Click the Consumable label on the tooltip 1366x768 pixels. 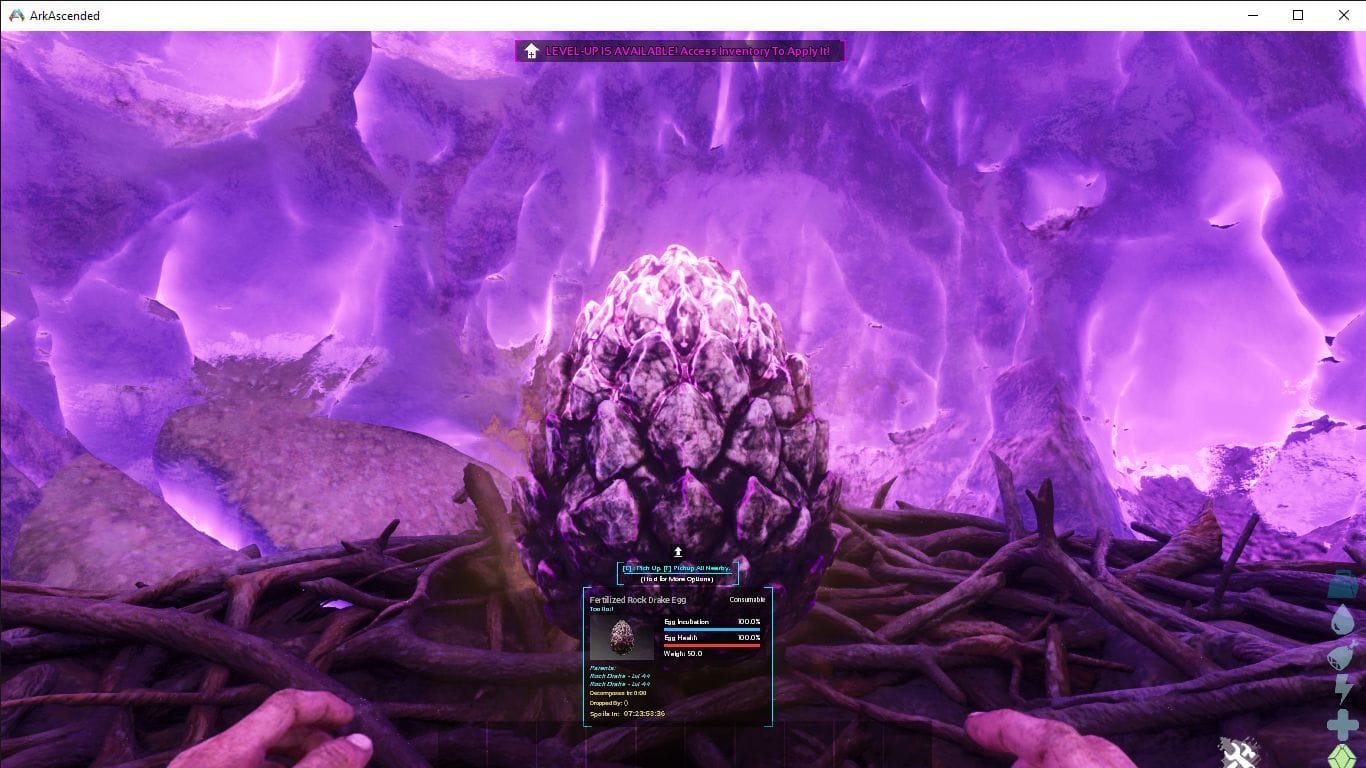(x=746, y=599)
